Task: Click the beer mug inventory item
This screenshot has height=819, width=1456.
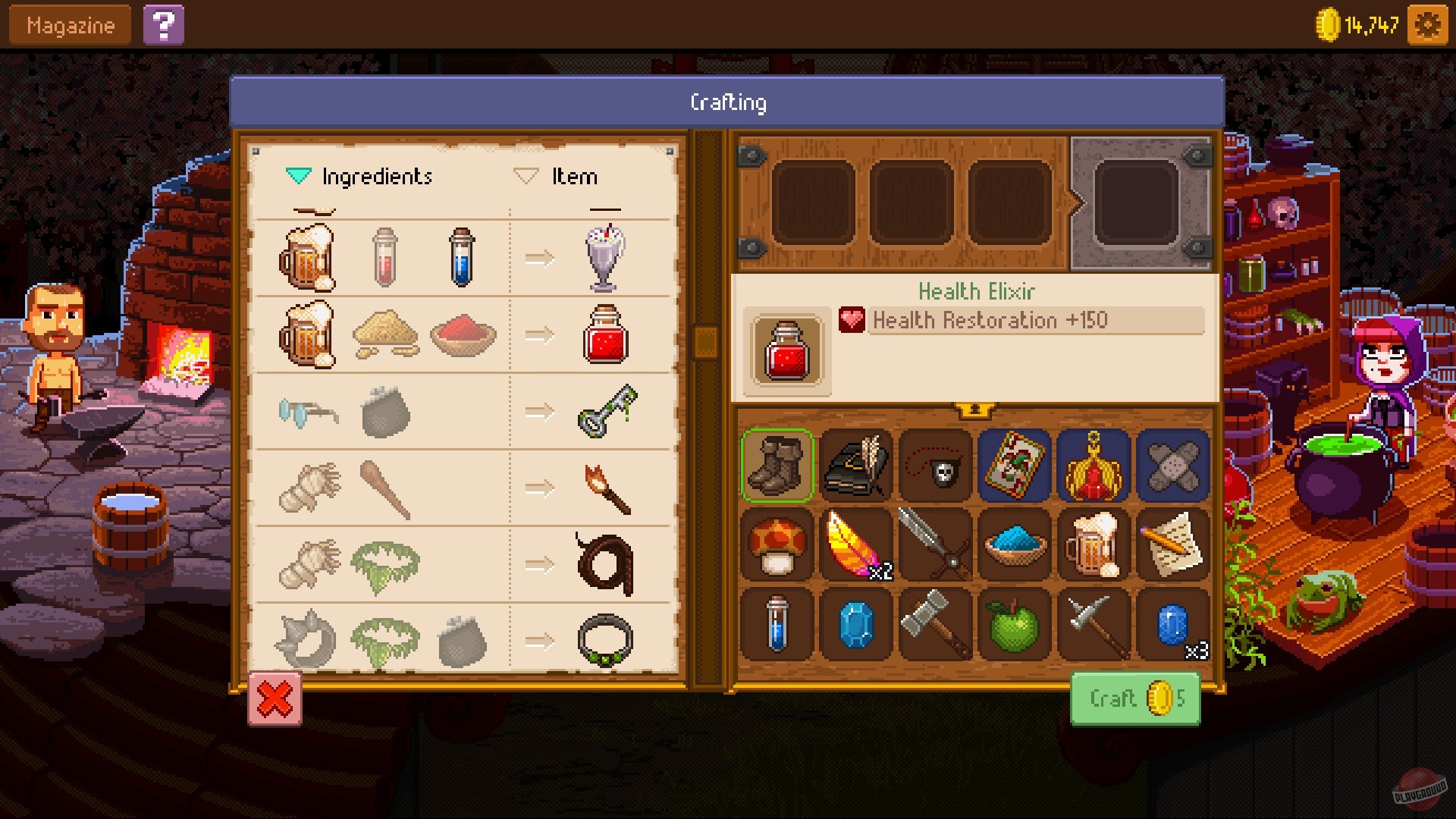Action: tap(1092, 546)
